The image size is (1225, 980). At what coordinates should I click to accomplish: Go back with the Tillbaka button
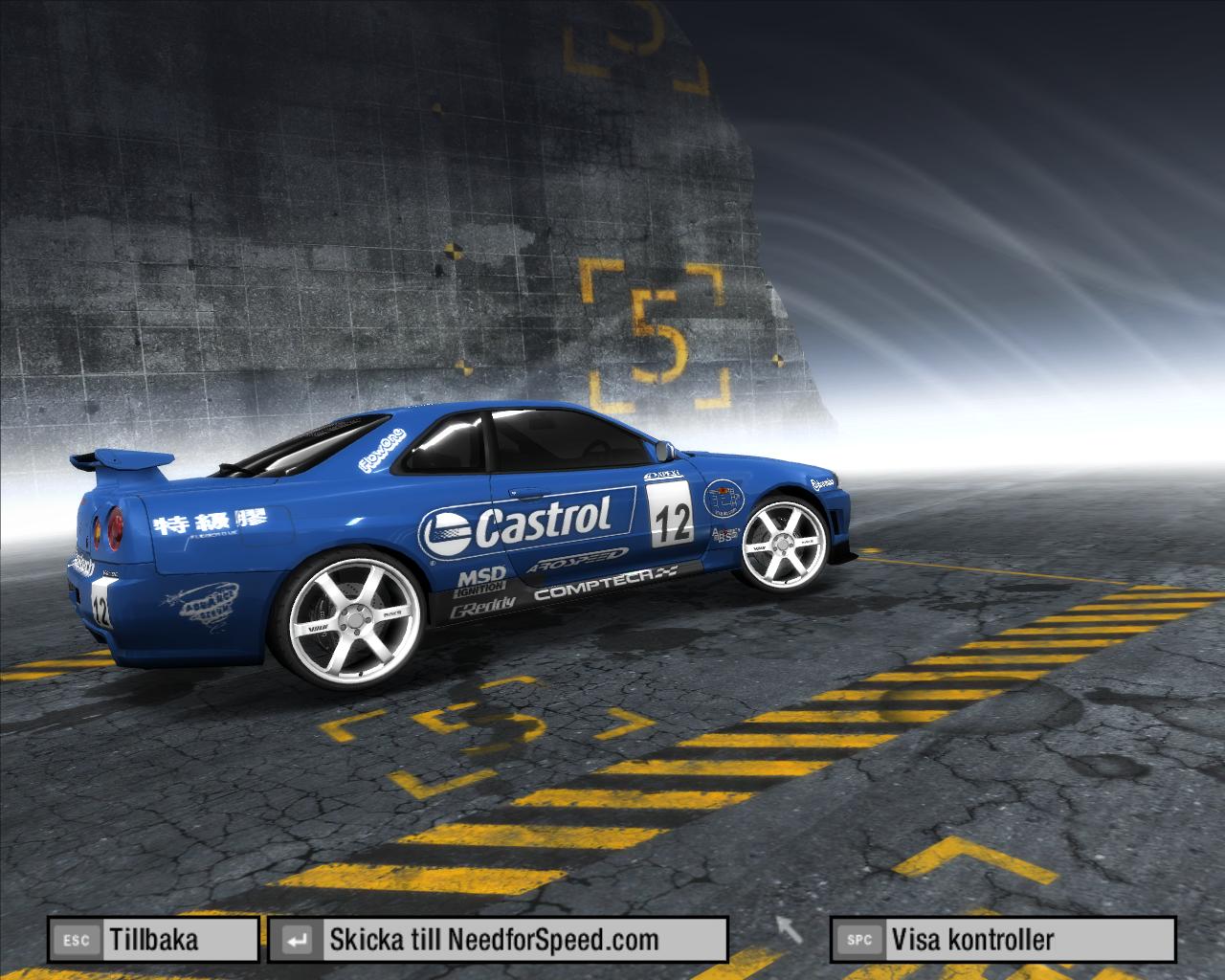(153, 940)
